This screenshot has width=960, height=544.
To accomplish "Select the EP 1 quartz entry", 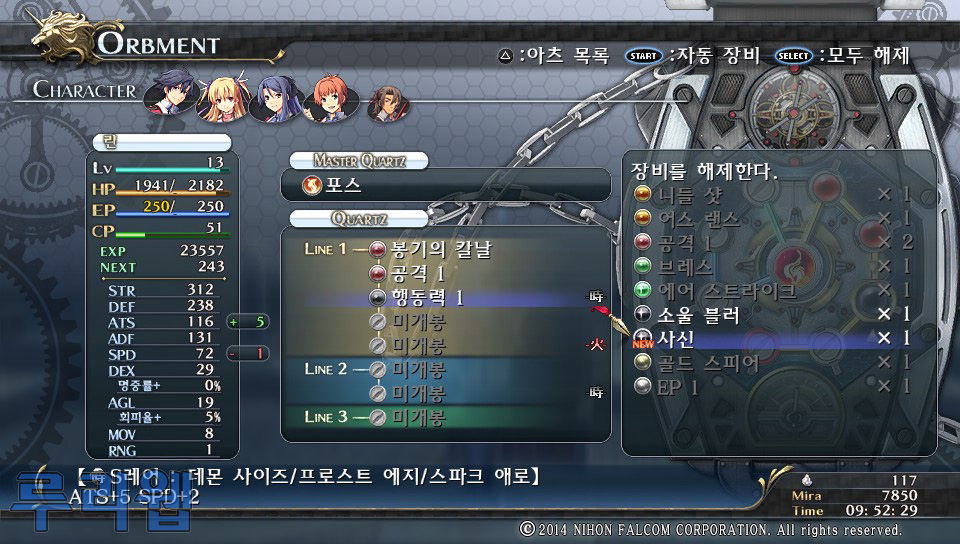I will (680, 386).
